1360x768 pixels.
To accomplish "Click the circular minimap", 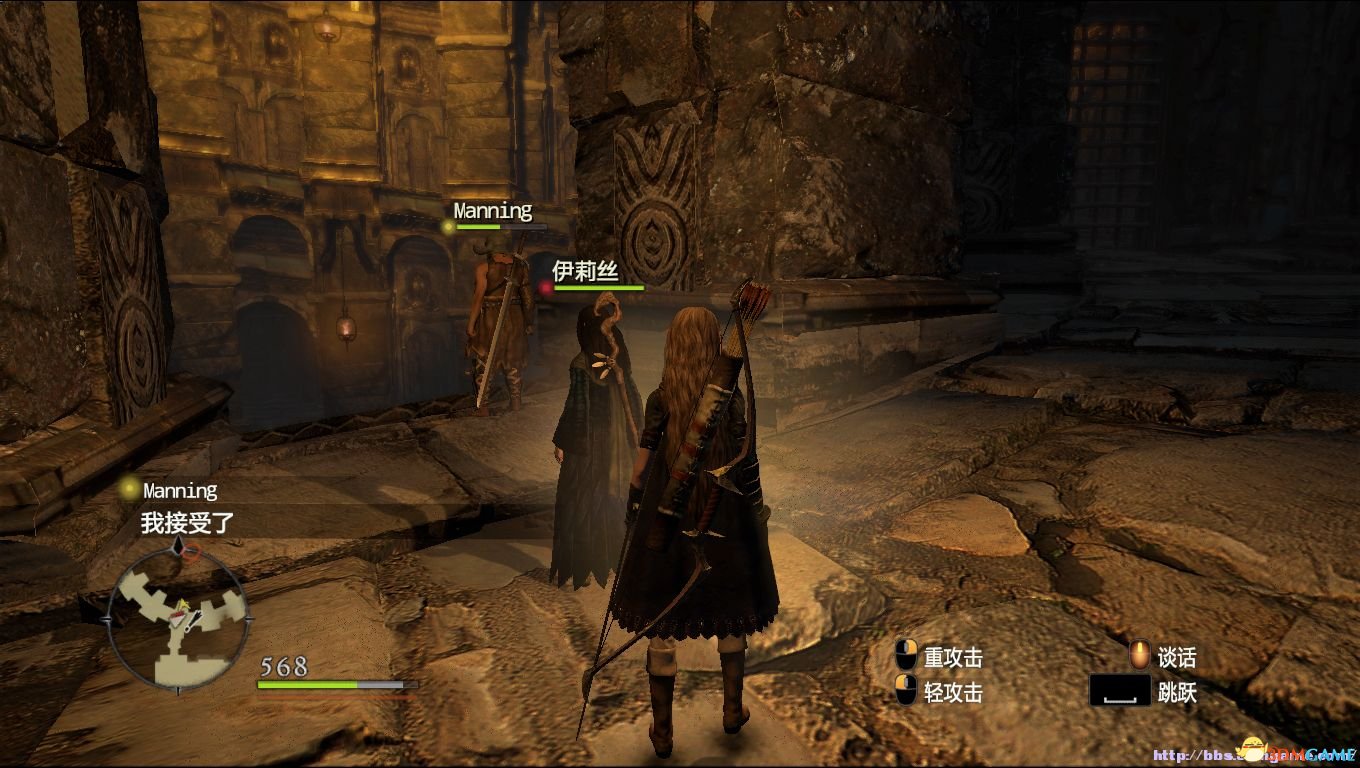I will click(x=177, y=617).
